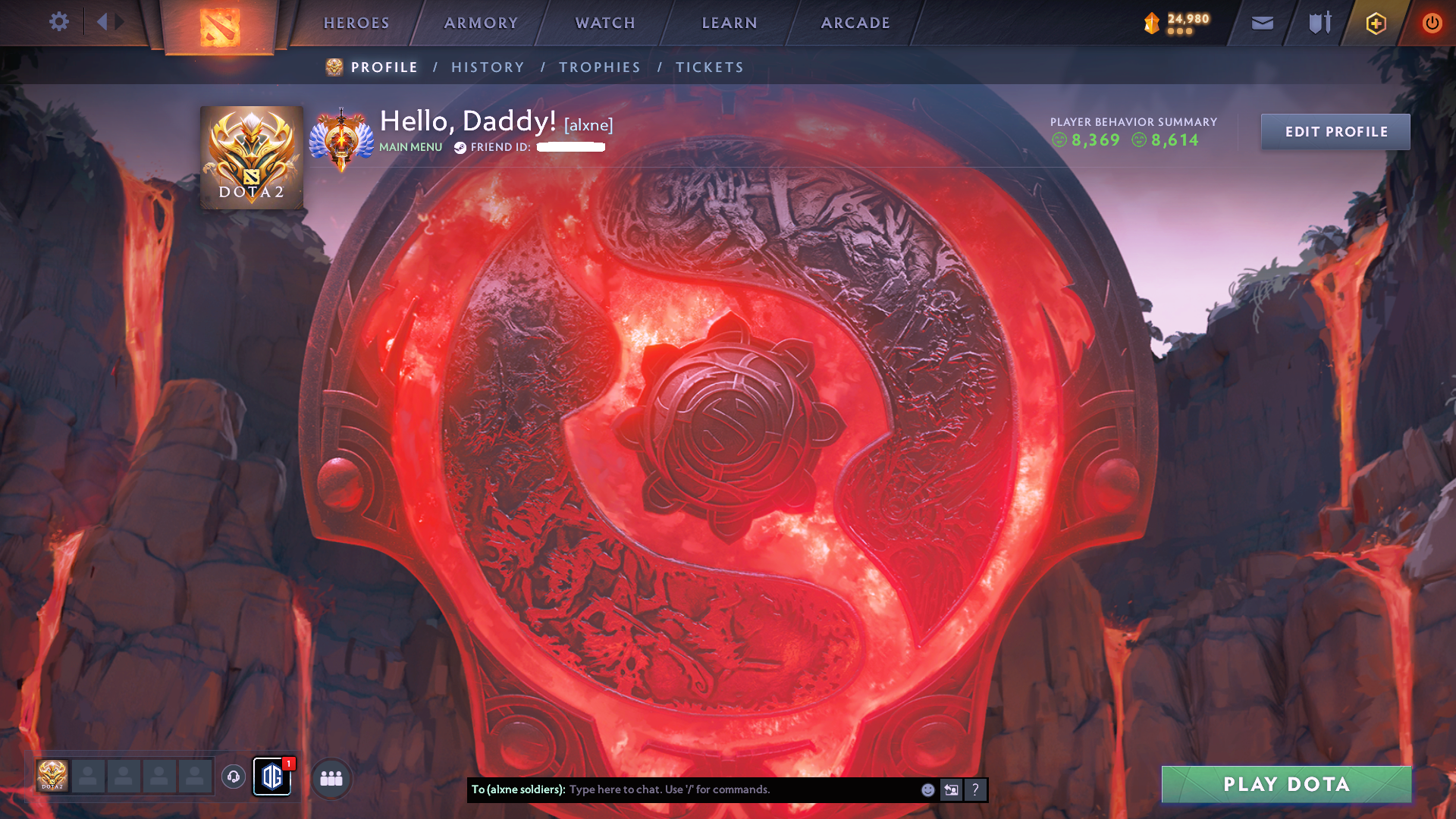Screen dimensions: 1456x819
Task: Switch to the TROPHIES tab
Action: [x=599, y=67]
